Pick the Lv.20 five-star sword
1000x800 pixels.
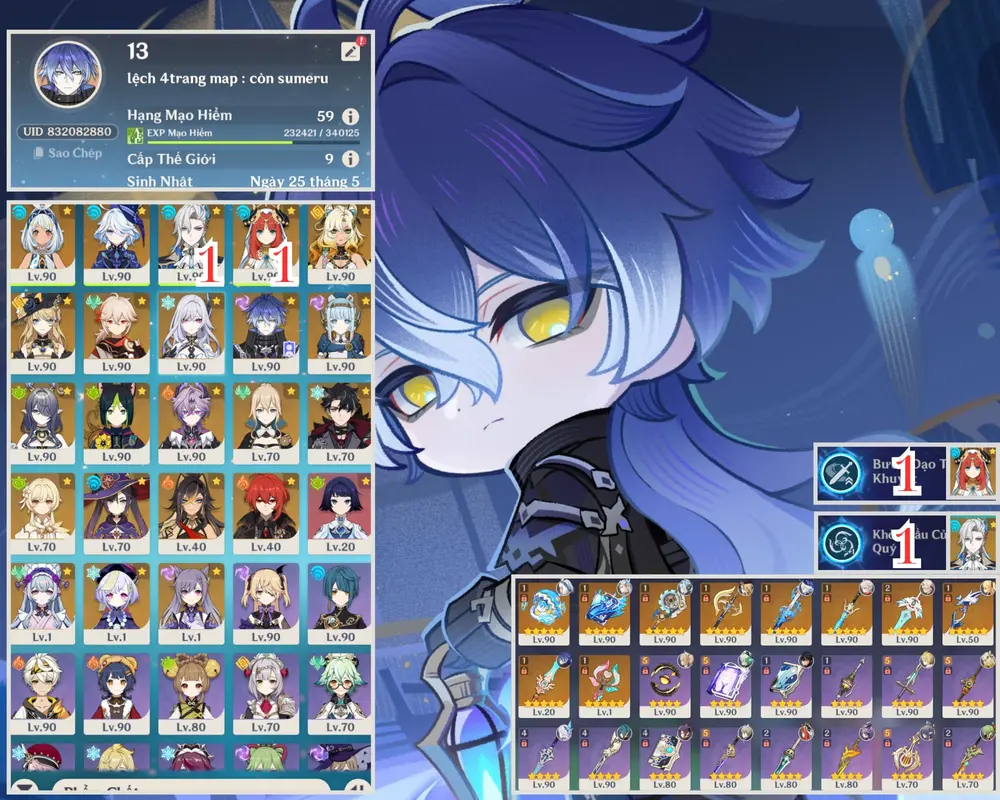pos(547,685)
